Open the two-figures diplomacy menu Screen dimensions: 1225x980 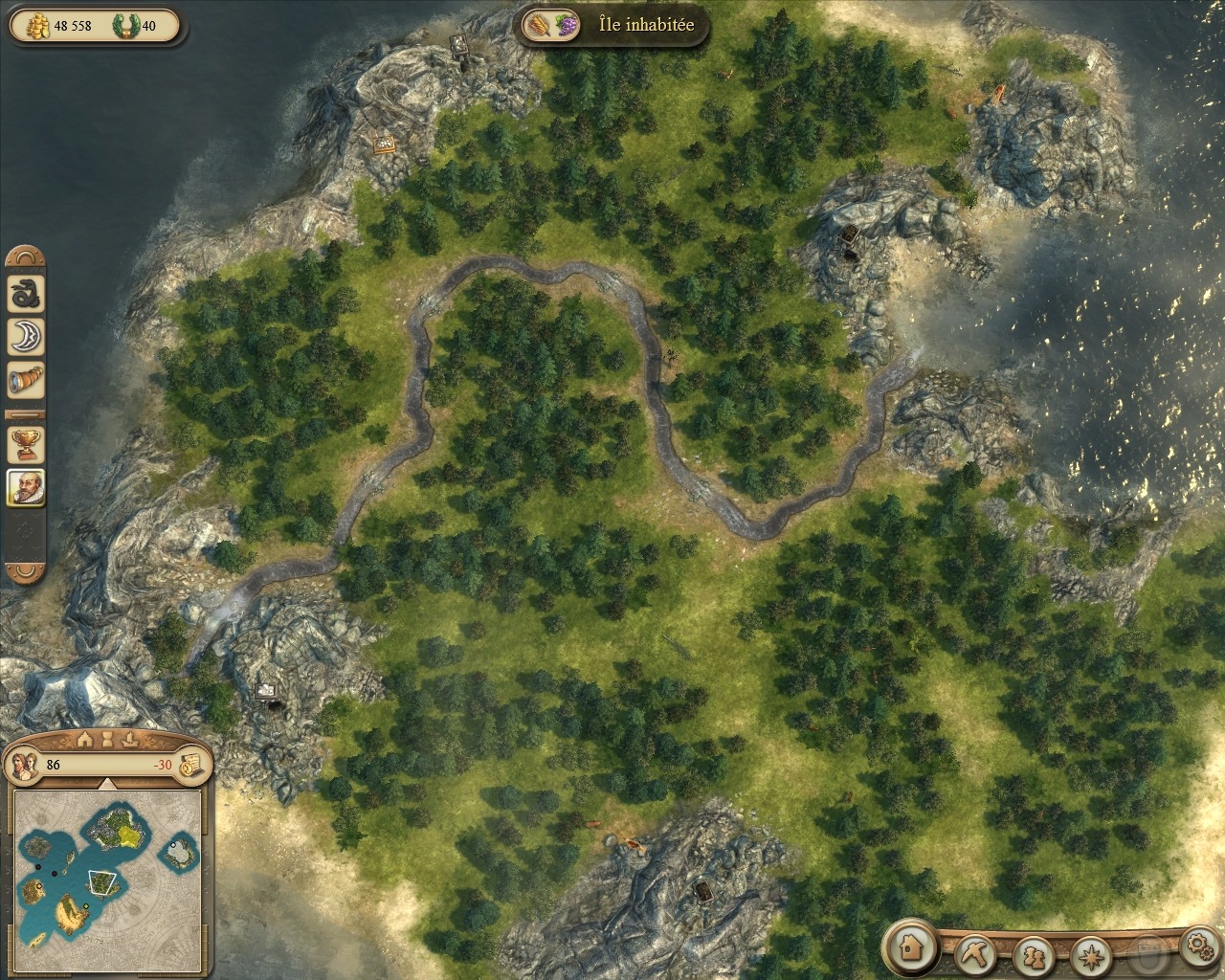[x=1032, y=955]
